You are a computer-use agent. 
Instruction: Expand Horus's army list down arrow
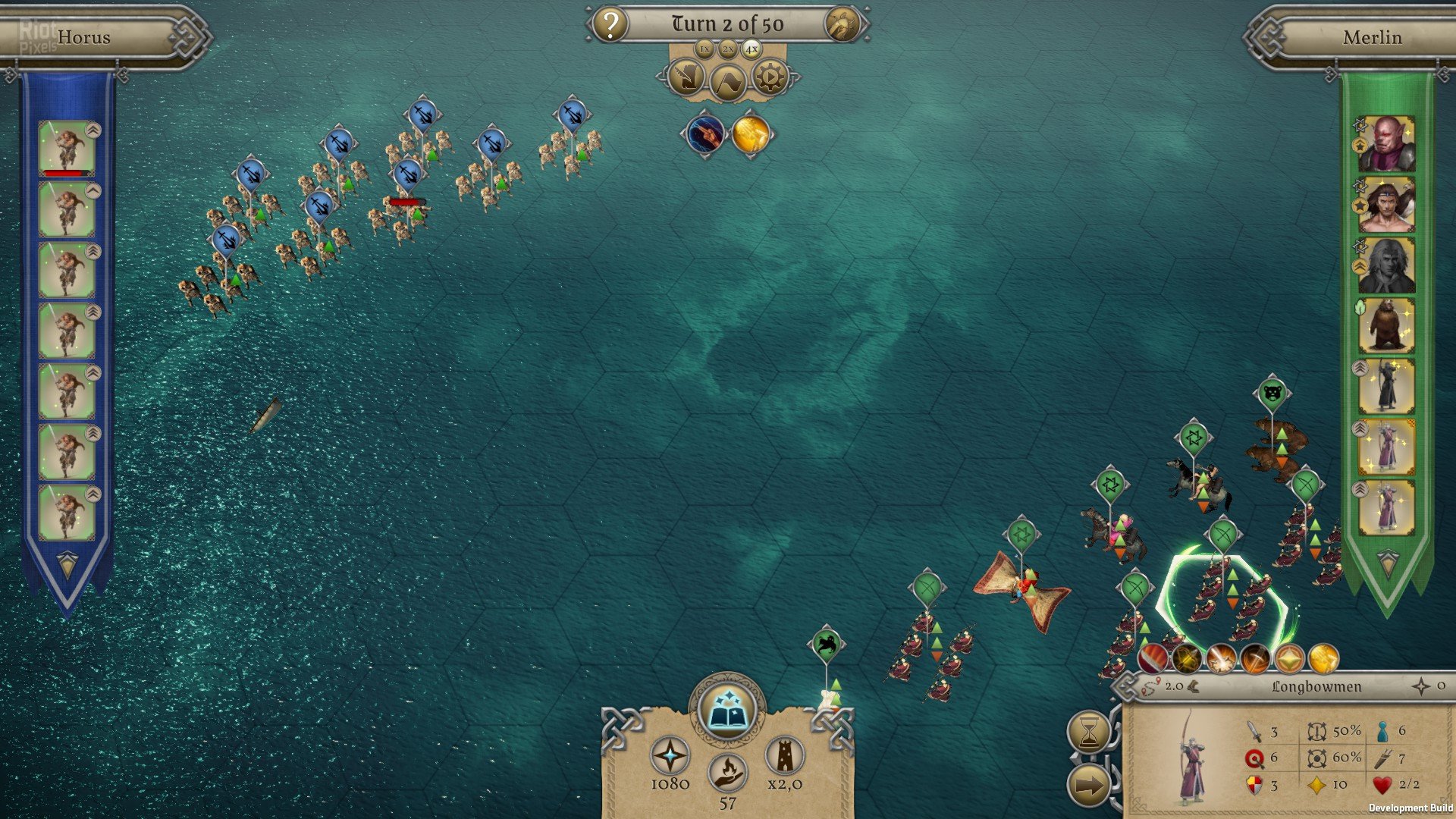(67, 565)
